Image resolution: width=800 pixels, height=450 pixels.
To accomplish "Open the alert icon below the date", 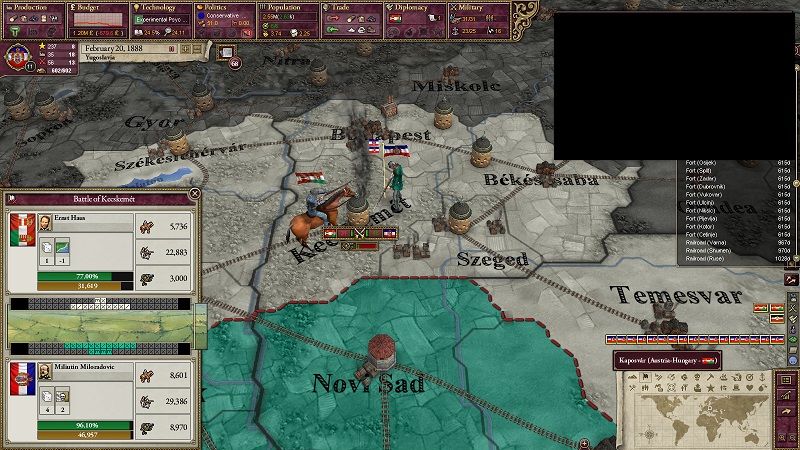I will pyautogui.click(x=227, y=51).
